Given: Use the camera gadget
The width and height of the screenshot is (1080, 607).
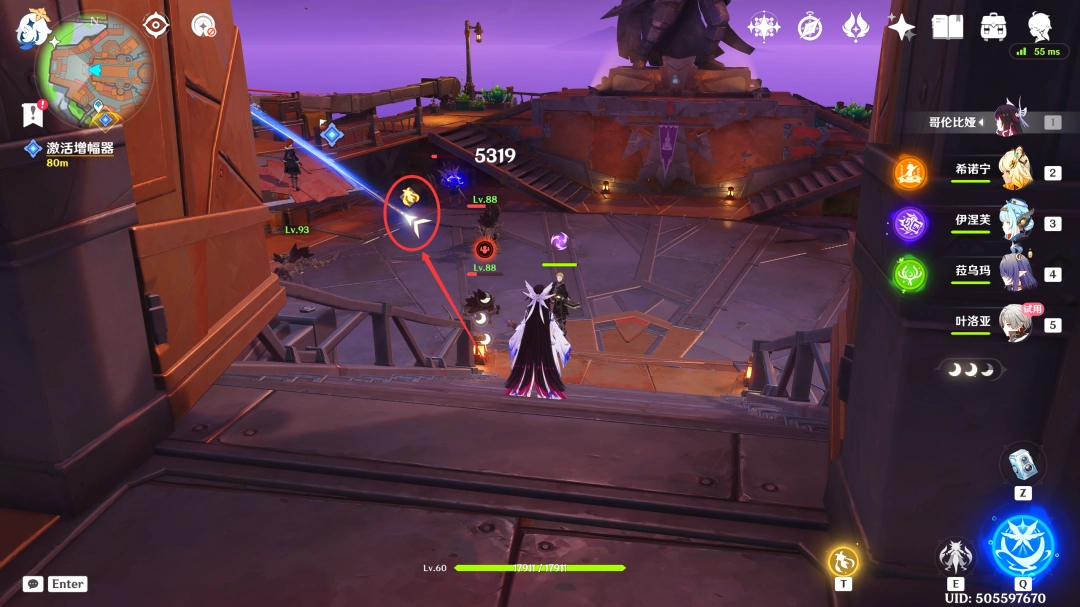Looking at the screenshot, I should point(1022,465).
